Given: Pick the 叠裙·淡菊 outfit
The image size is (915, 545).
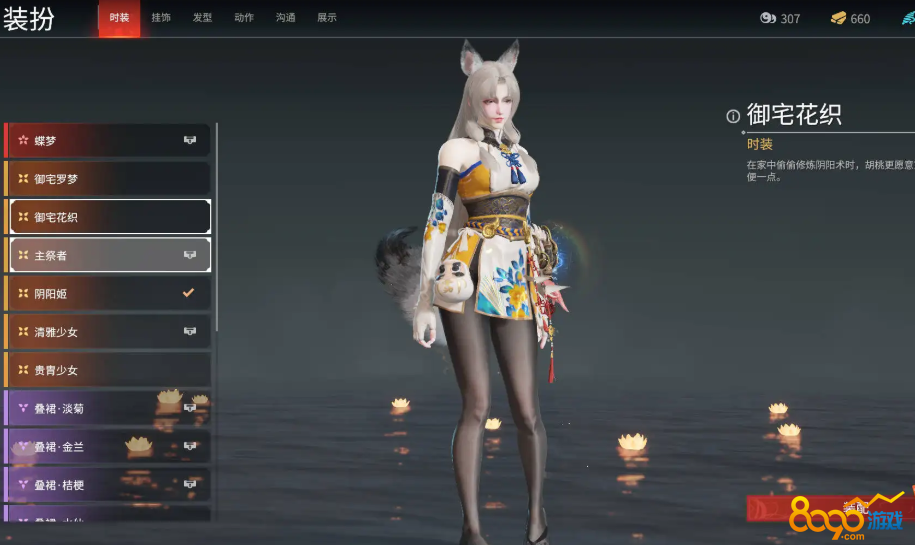Looking at the screenshot, I should coord(109,408).
